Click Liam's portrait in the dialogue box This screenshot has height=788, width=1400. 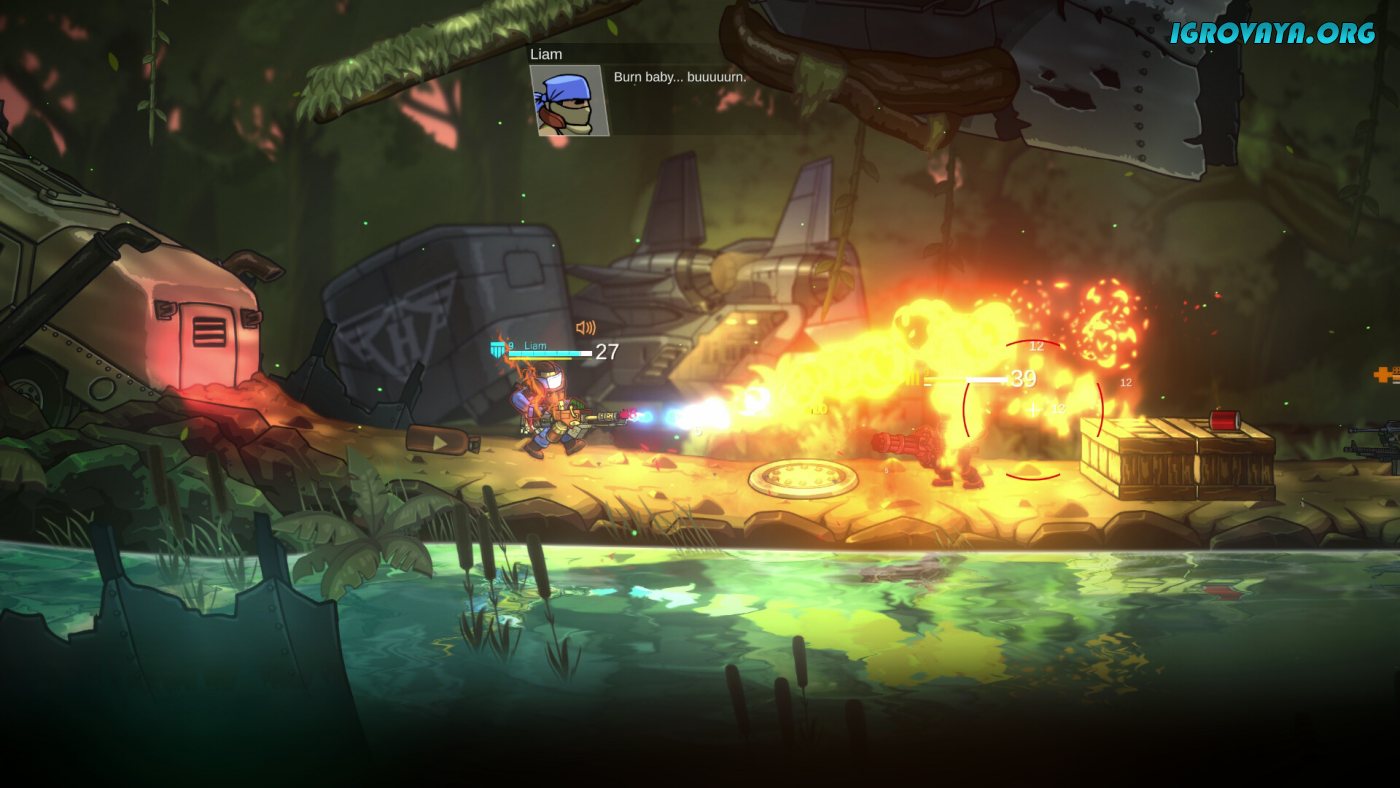[569, 100]
